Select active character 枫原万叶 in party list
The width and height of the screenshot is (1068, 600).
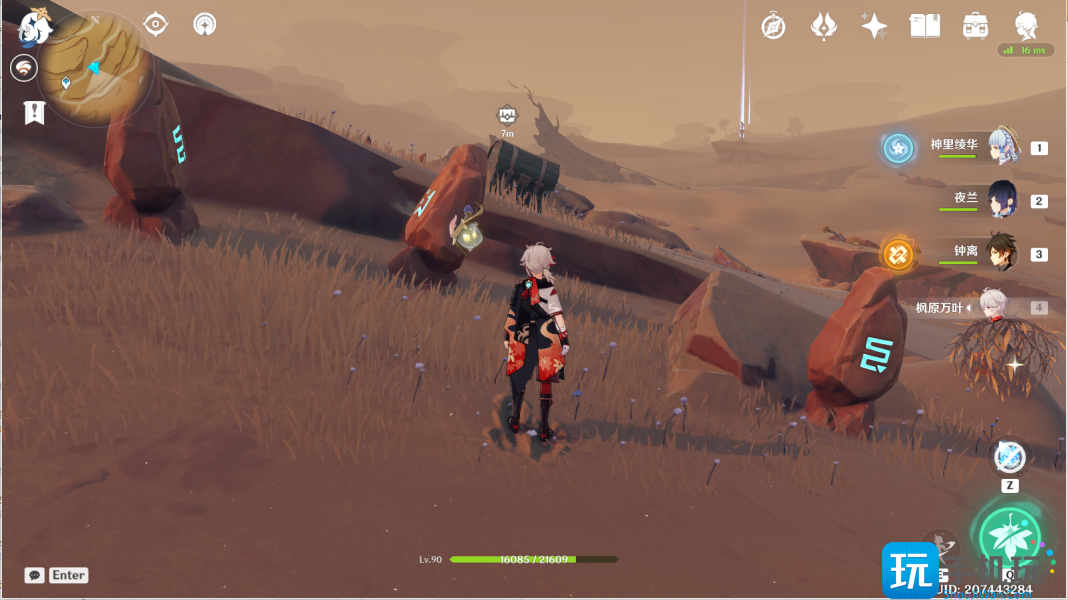tap(992, 306)
